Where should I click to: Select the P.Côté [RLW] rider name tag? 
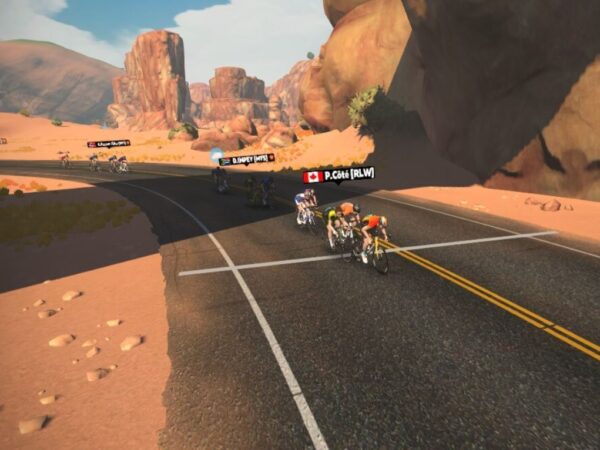[339, 174]
